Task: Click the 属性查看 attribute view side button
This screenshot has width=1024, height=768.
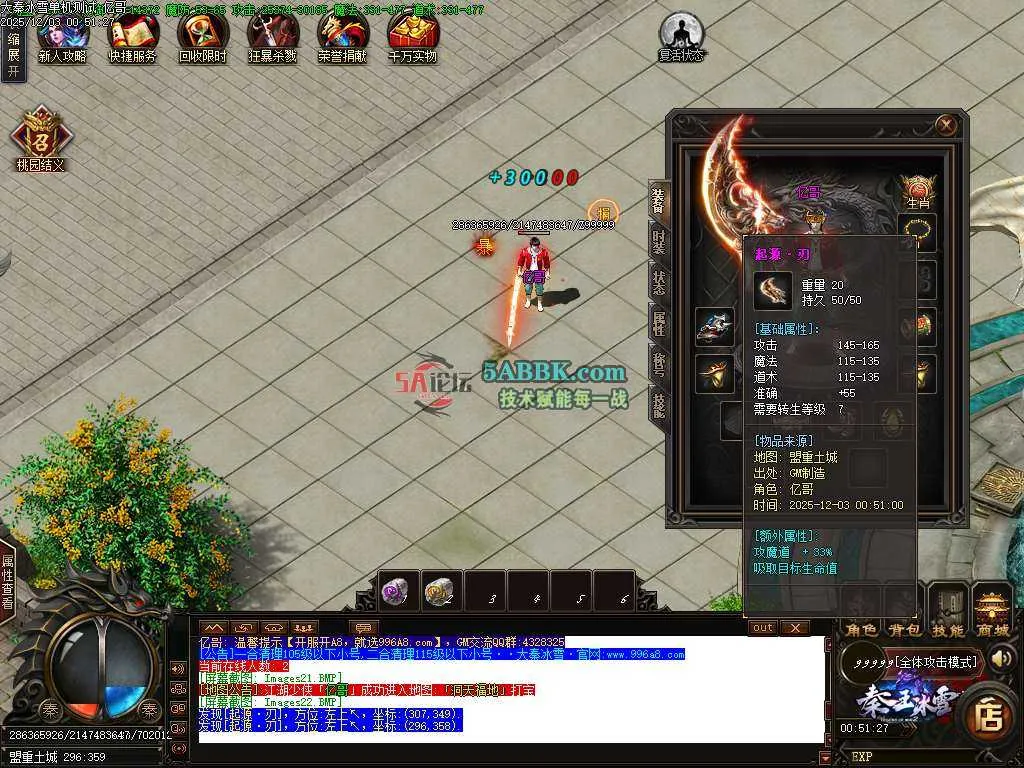Action: click(x=8, y=580)
